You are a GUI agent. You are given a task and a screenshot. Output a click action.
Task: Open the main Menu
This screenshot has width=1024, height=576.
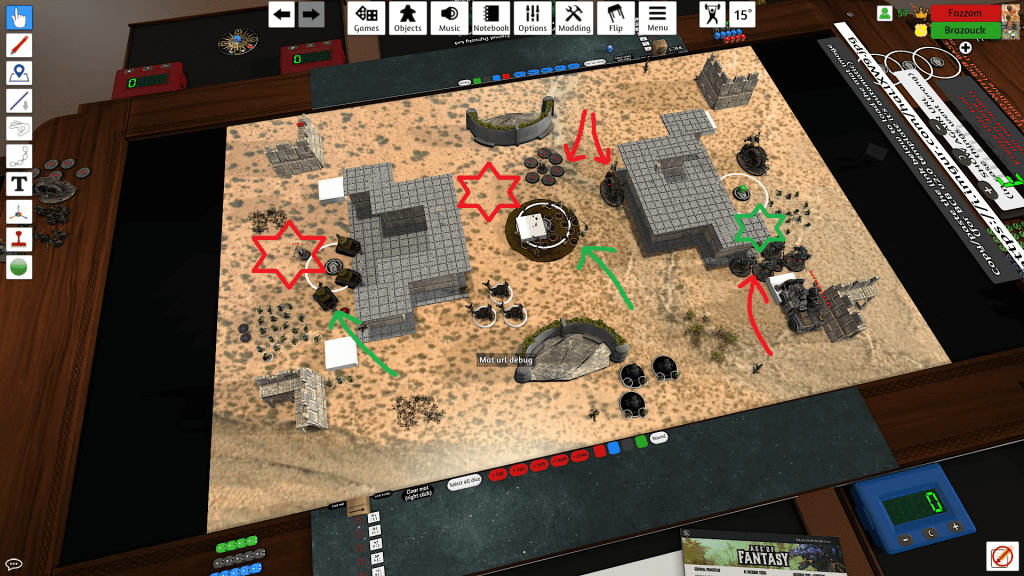click(657, 17)
